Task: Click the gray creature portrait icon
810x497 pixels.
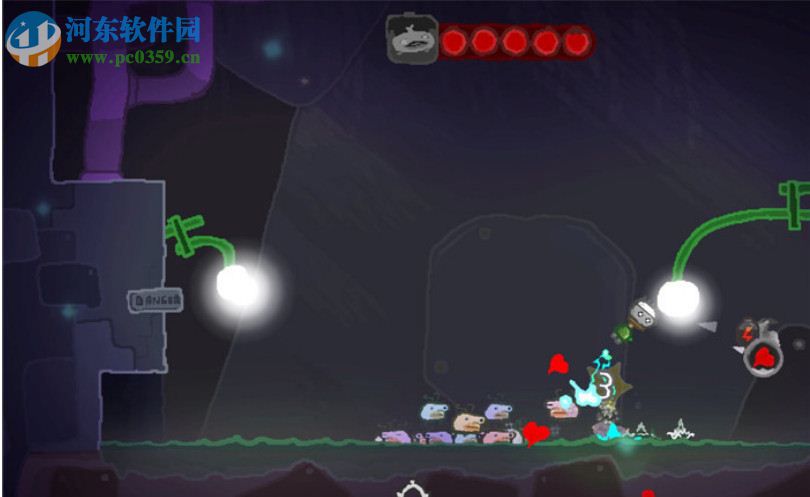Action: [x=412, y=41]
